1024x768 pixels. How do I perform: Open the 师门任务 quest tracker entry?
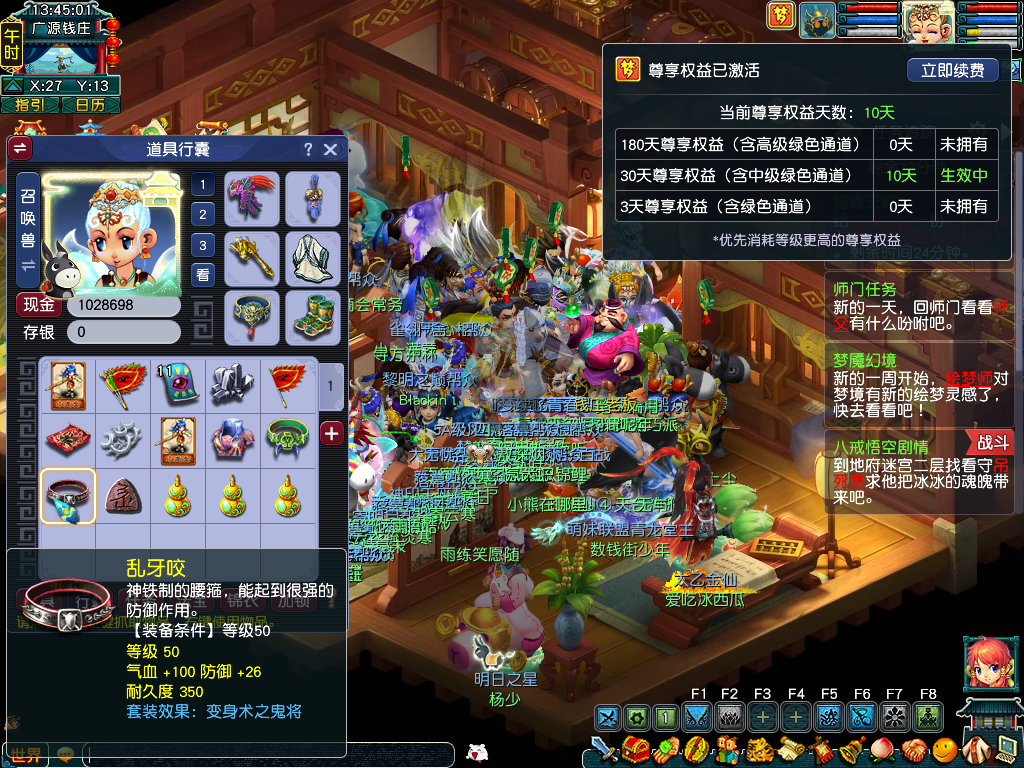(866, 290)
